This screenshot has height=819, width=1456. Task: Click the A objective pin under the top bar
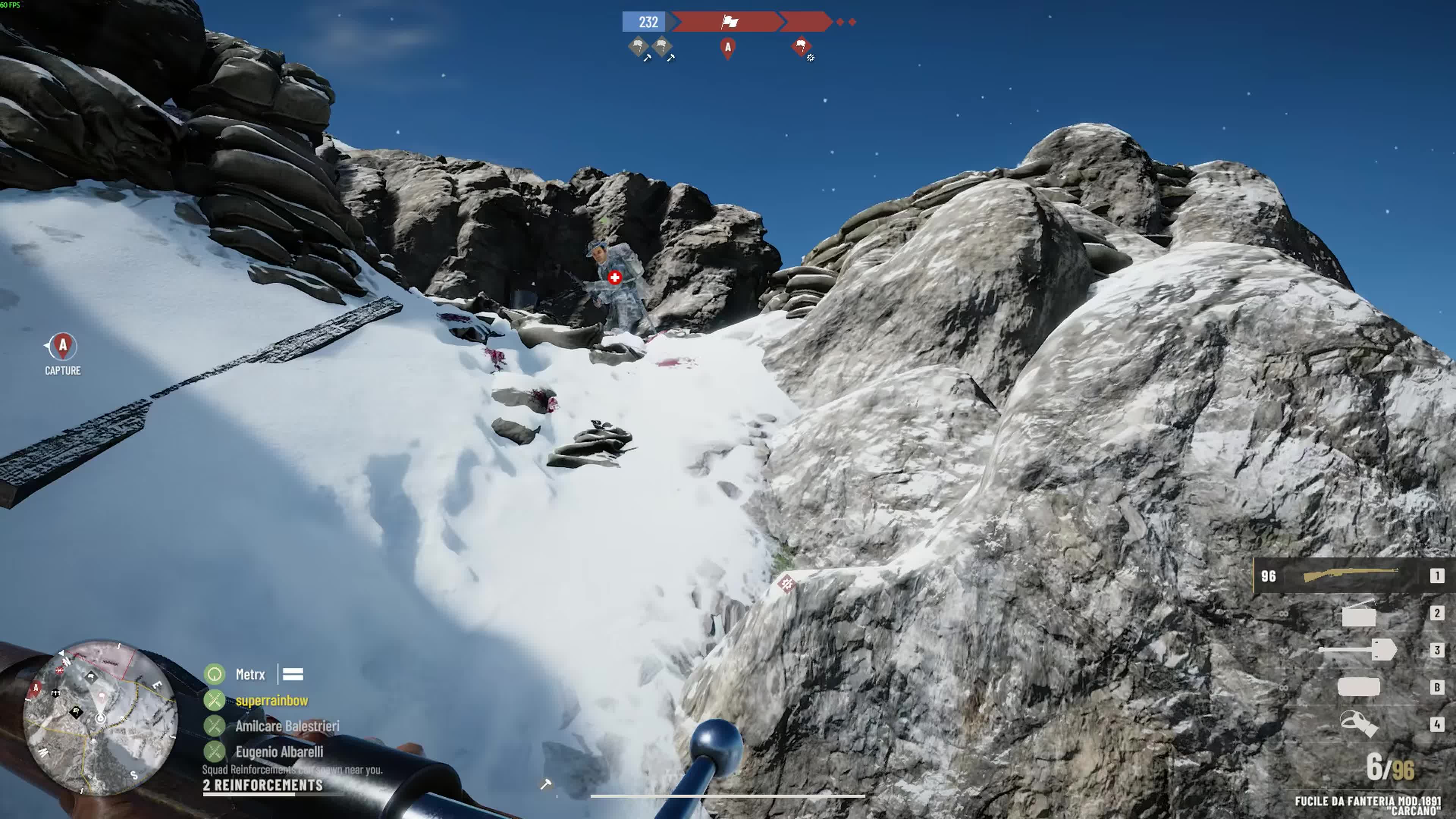pyautogui.click(x=728, y=48)
